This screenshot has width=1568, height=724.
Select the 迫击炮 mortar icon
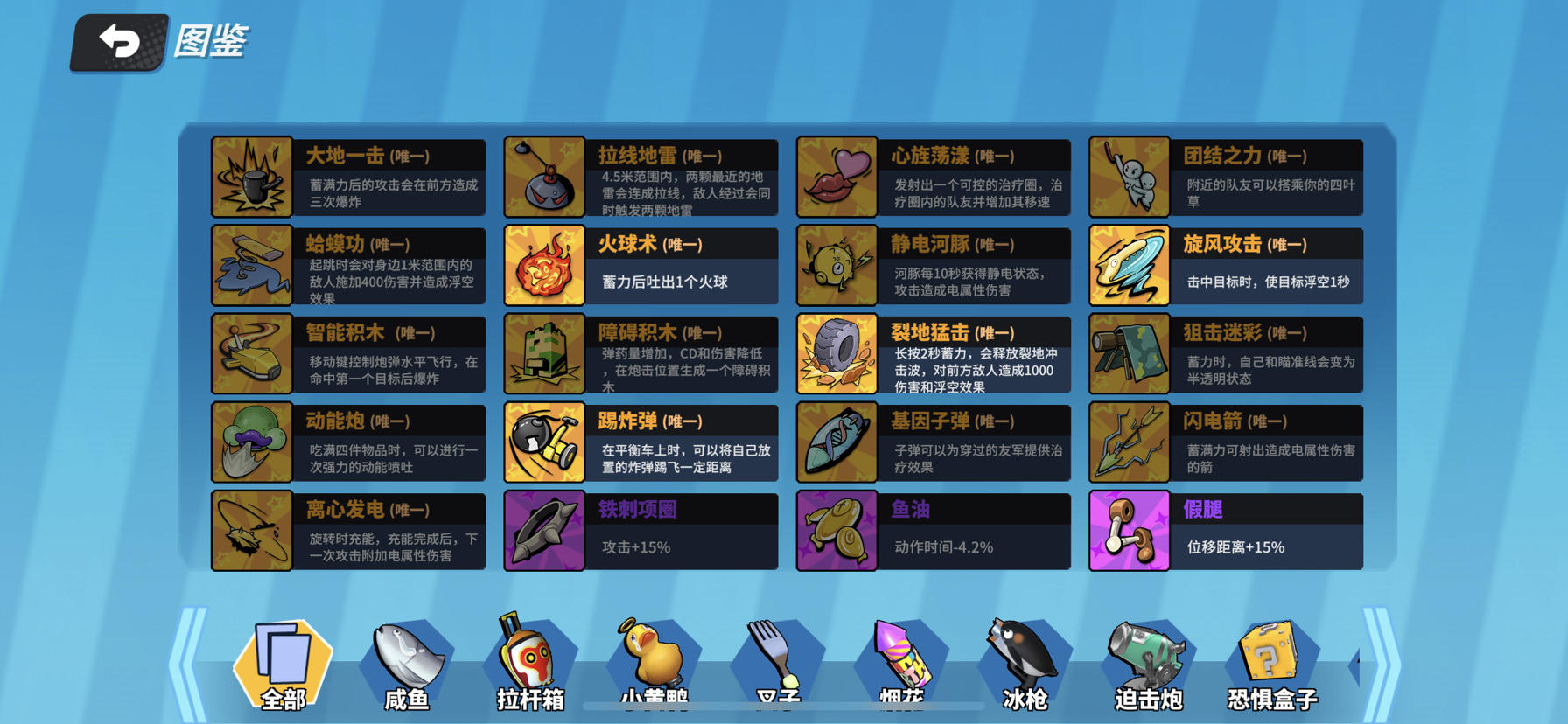tap(1150, 663)
